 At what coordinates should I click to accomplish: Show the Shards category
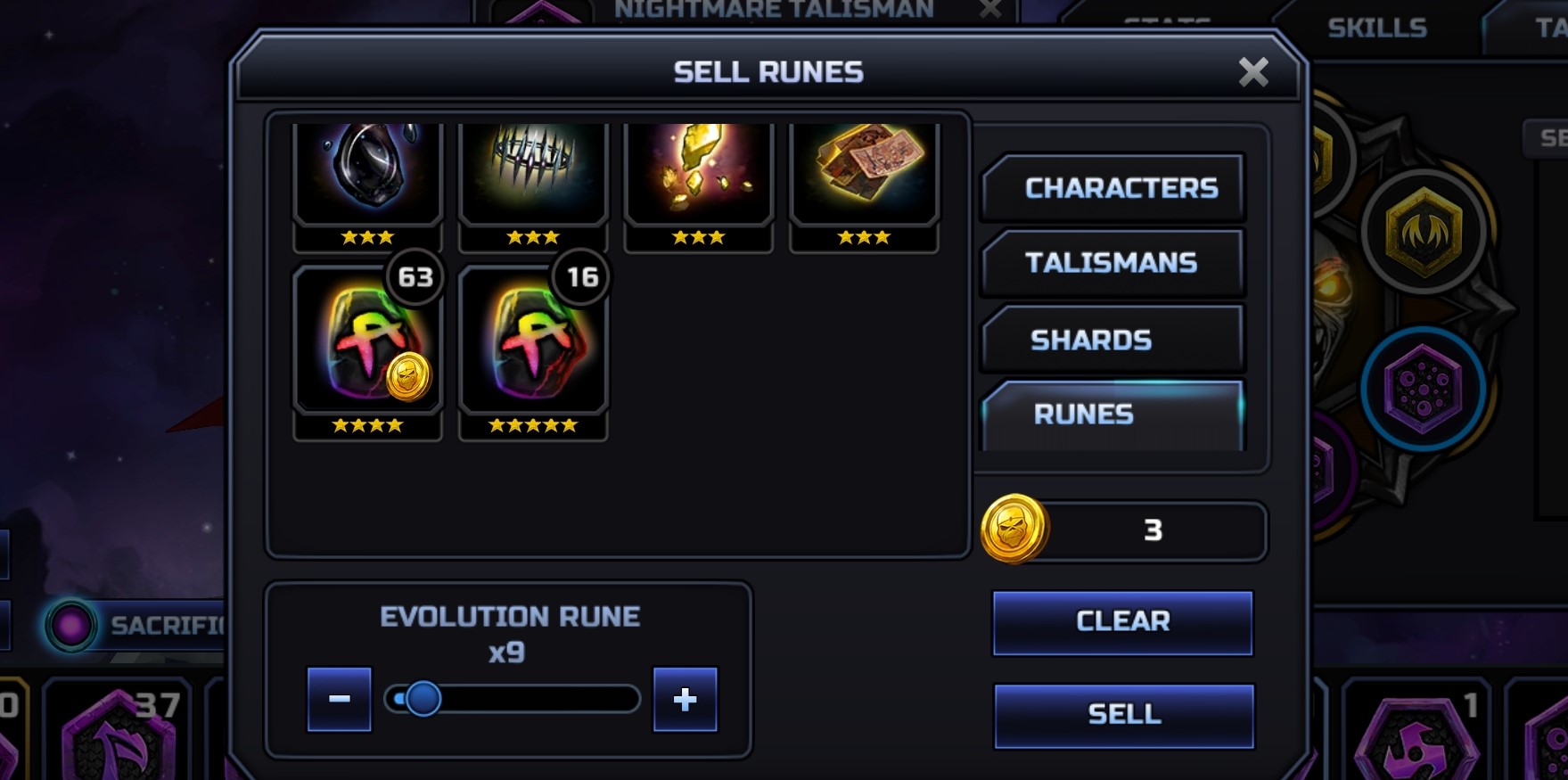point(1112,340)
